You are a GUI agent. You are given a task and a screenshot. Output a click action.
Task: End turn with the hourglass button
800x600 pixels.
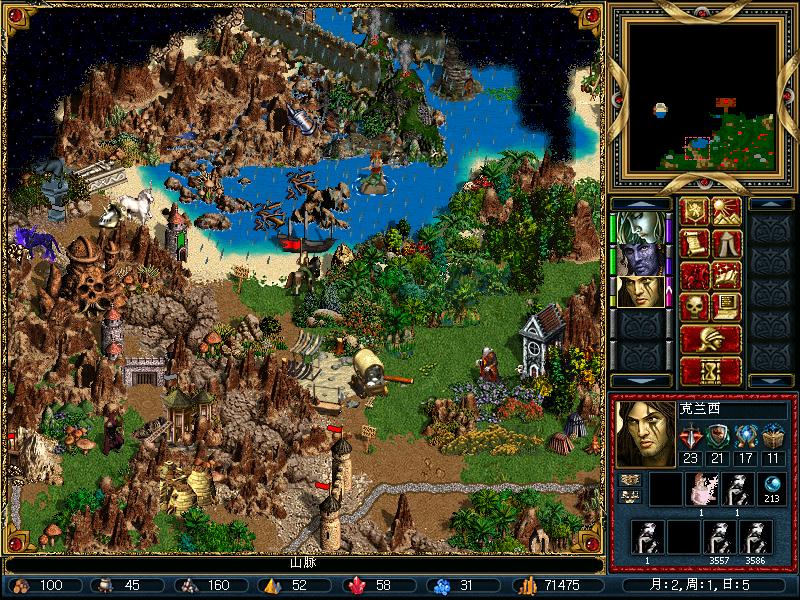pyautogui.click(x=710, y=371)
